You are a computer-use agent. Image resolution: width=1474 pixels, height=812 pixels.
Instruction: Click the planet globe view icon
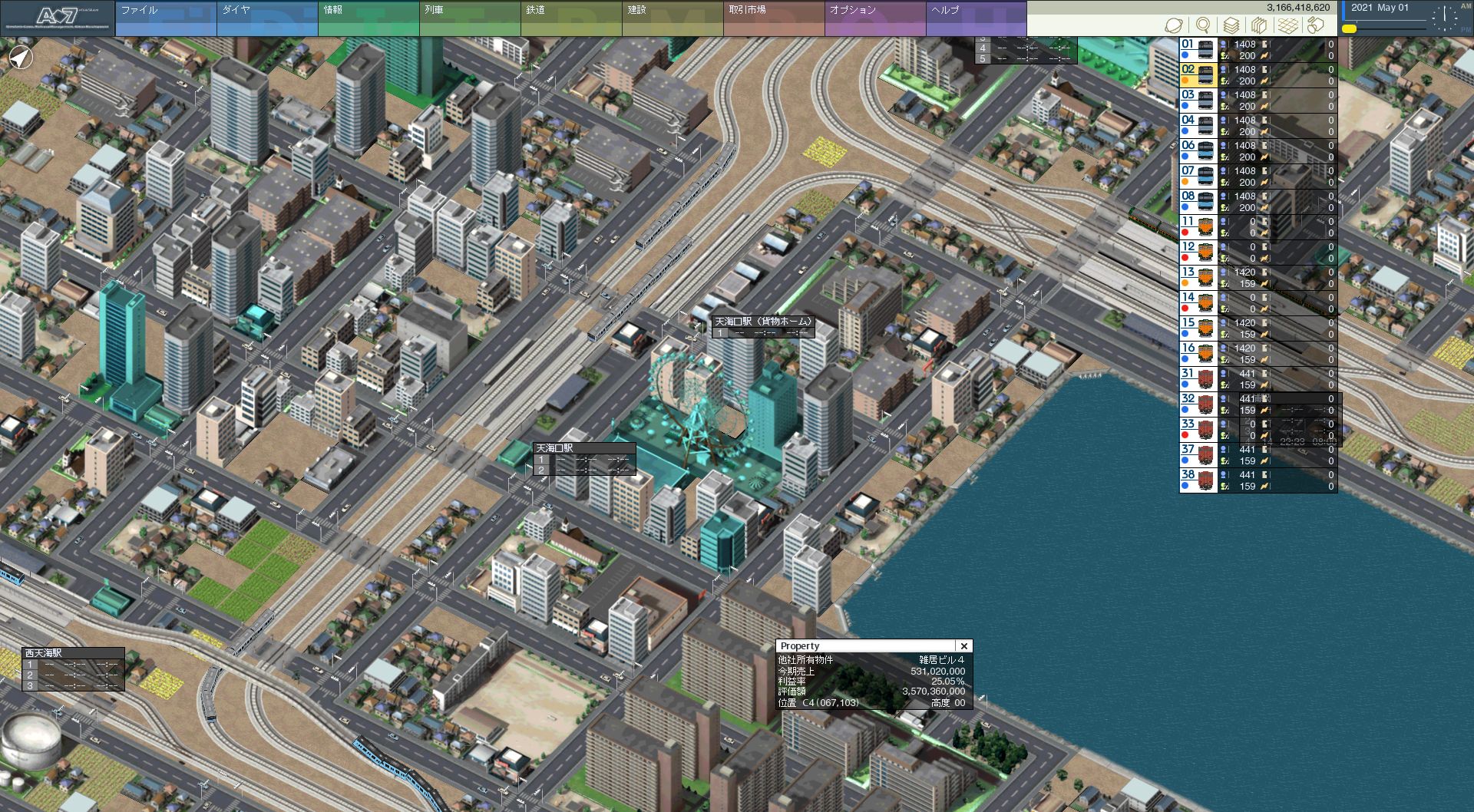coord(1173,25)
